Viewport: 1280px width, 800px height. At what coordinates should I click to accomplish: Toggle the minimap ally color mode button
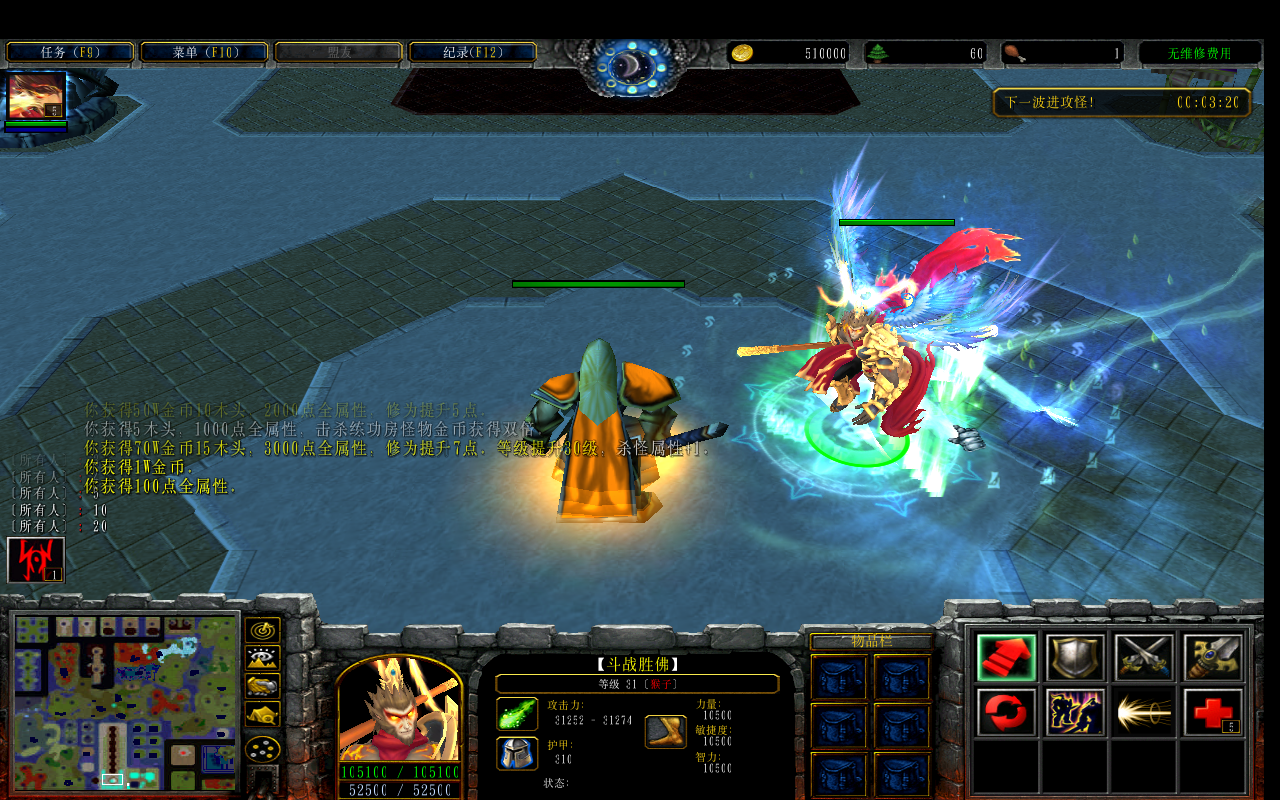(x=262, y=686)
